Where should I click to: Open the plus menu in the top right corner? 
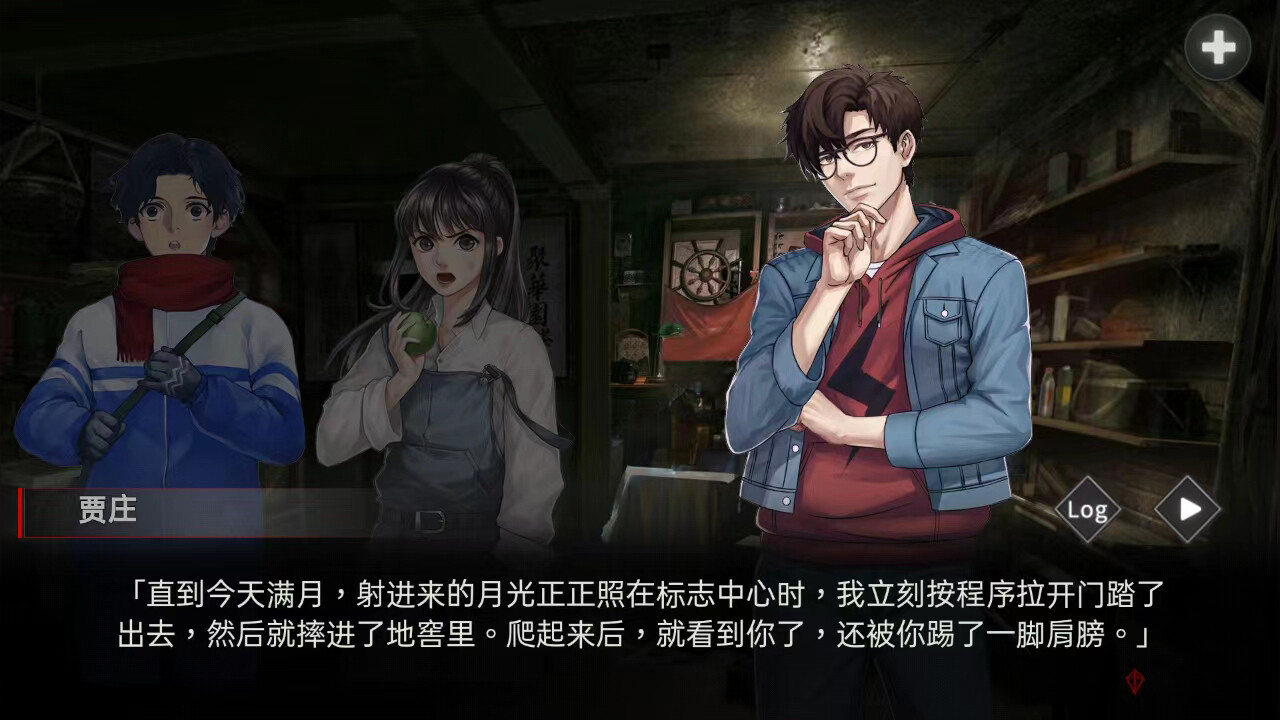click(1216, 45)
